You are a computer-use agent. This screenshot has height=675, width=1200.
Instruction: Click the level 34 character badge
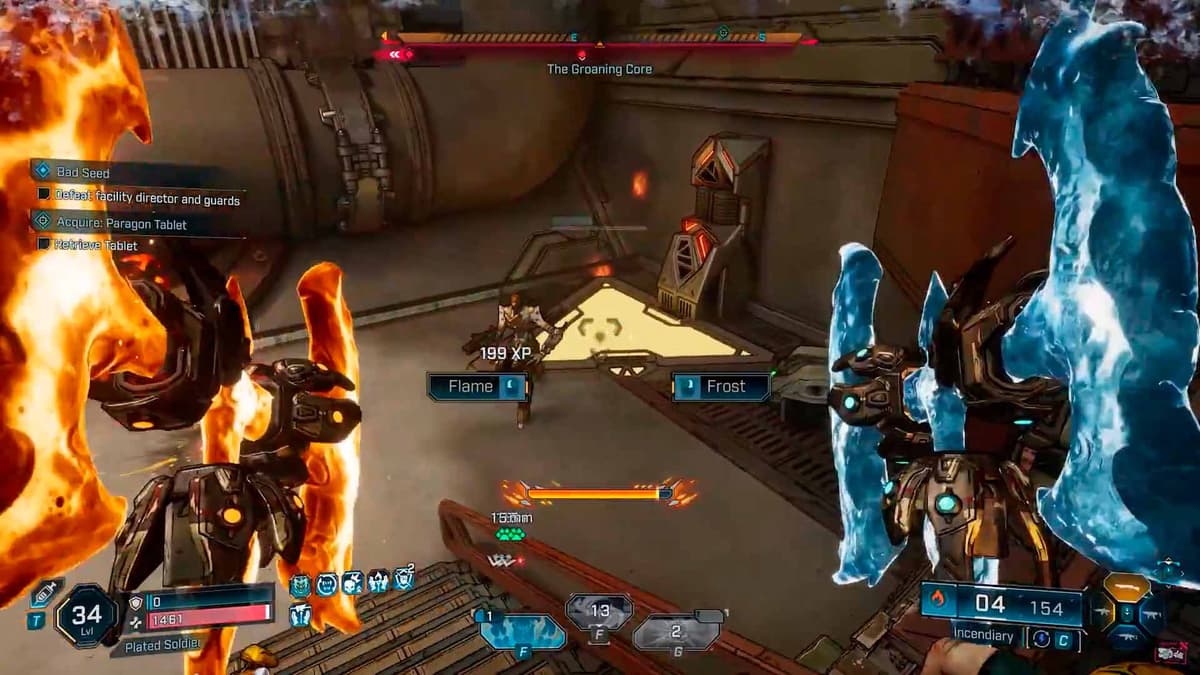(86, 615)
